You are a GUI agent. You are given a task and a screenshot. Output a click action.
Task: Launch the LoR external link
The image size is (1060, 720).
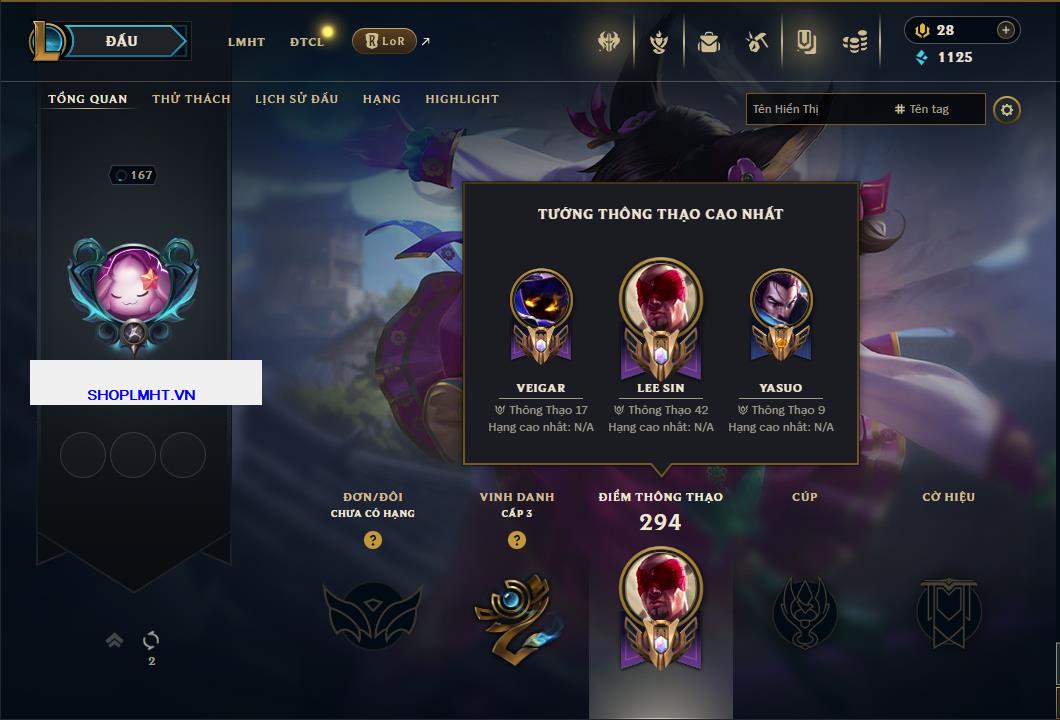point(385,41)
